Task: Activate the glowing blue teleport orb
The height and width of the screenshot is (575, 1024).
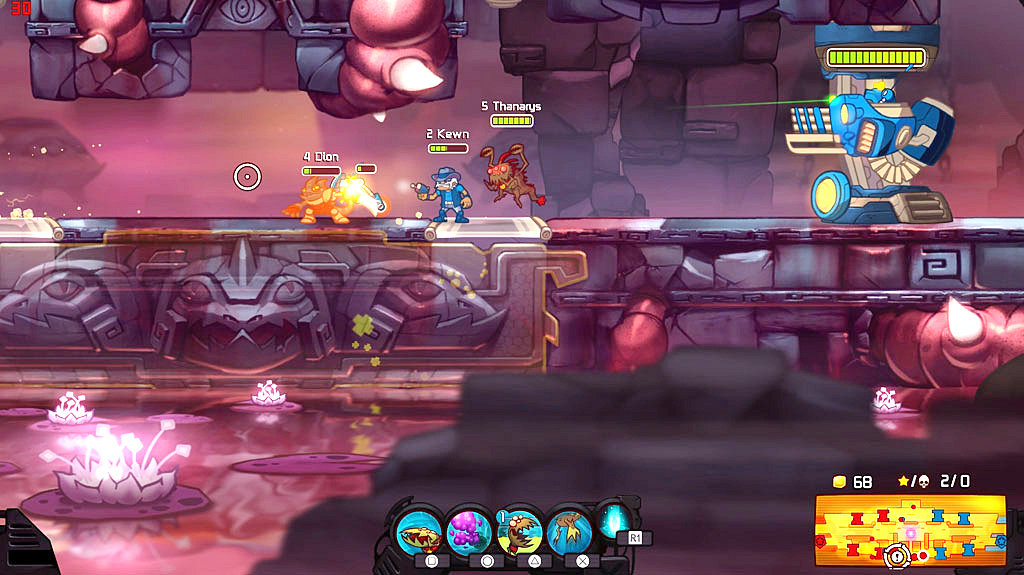Action: point(612,521)
